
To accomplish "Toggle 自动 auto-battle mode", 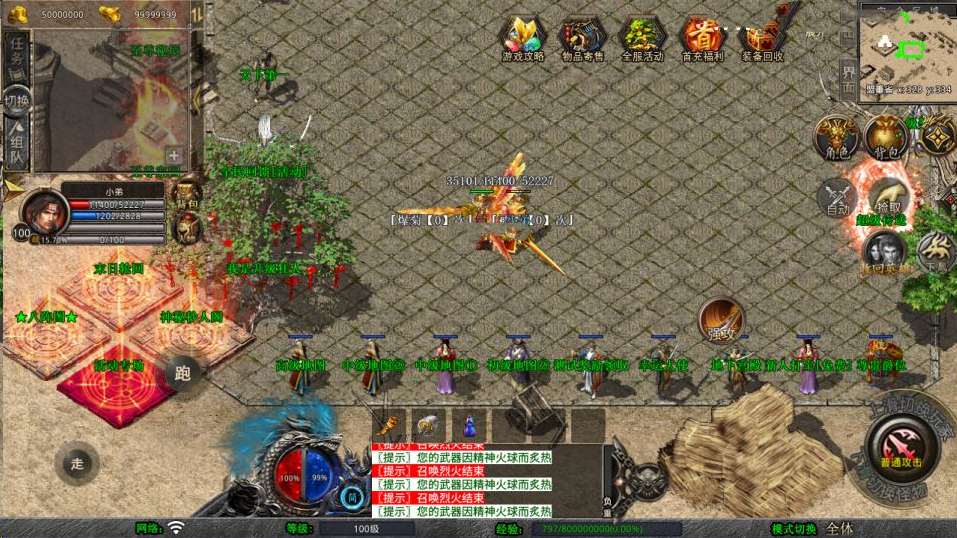I will point(838,197).
